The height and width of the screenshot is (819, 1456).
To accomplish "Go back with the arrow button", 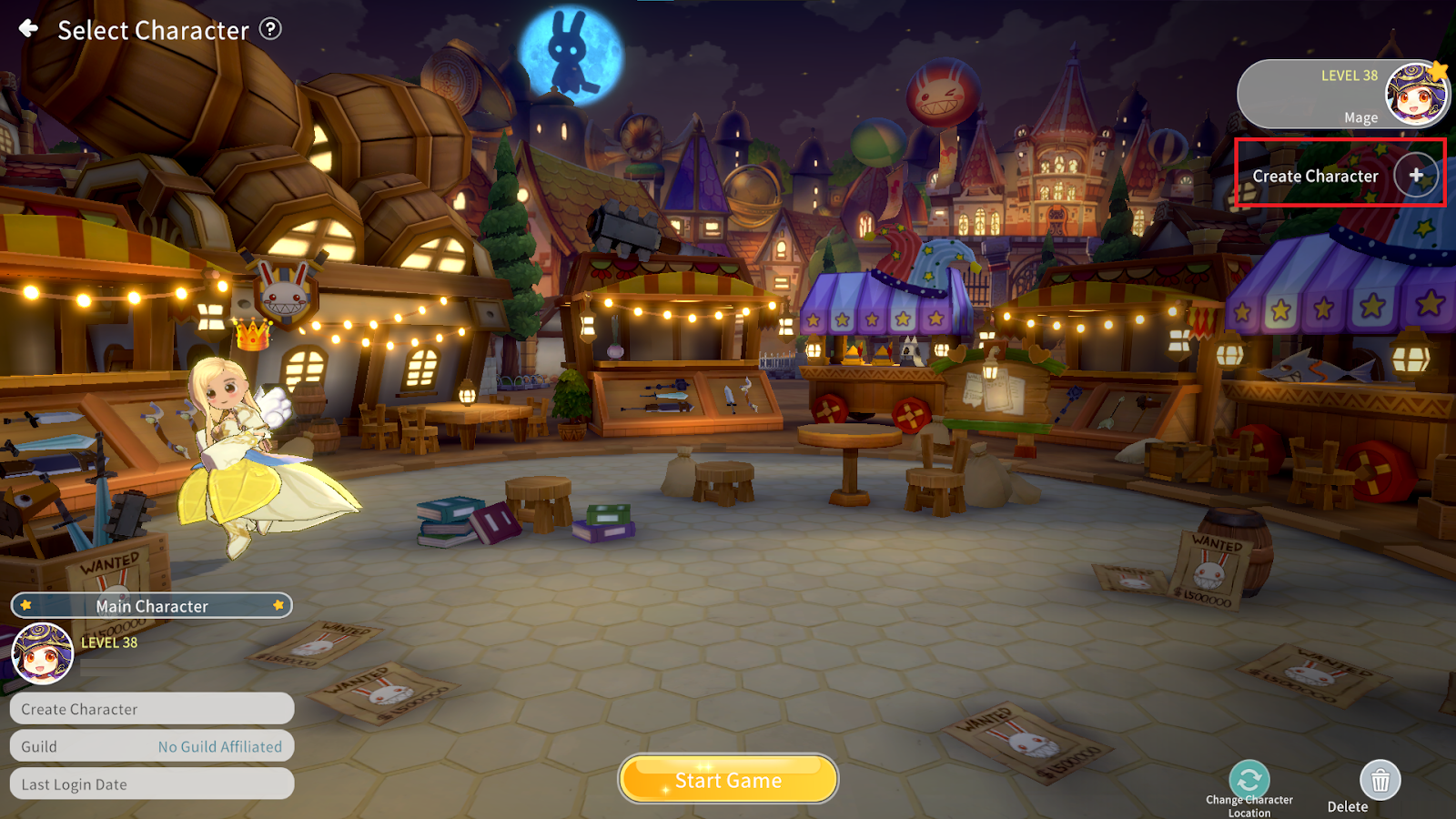I will 29,29.
